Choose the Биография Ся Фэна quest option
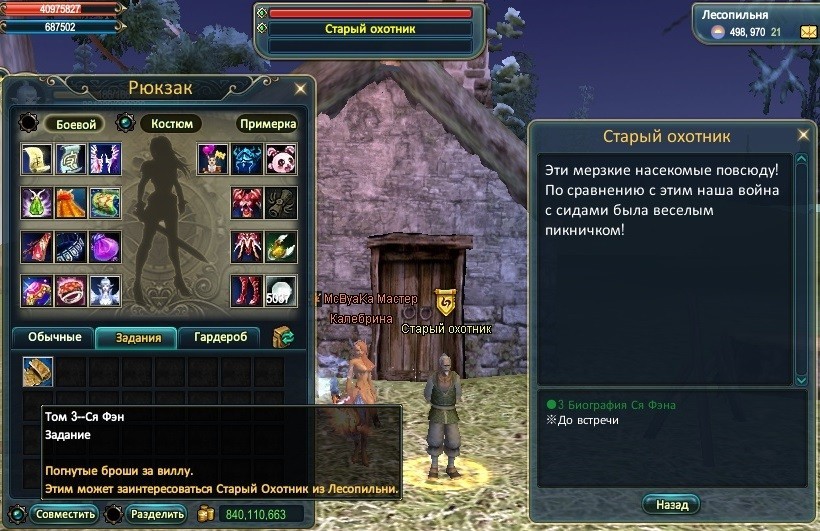820x531 pixels. coord(616,405)
